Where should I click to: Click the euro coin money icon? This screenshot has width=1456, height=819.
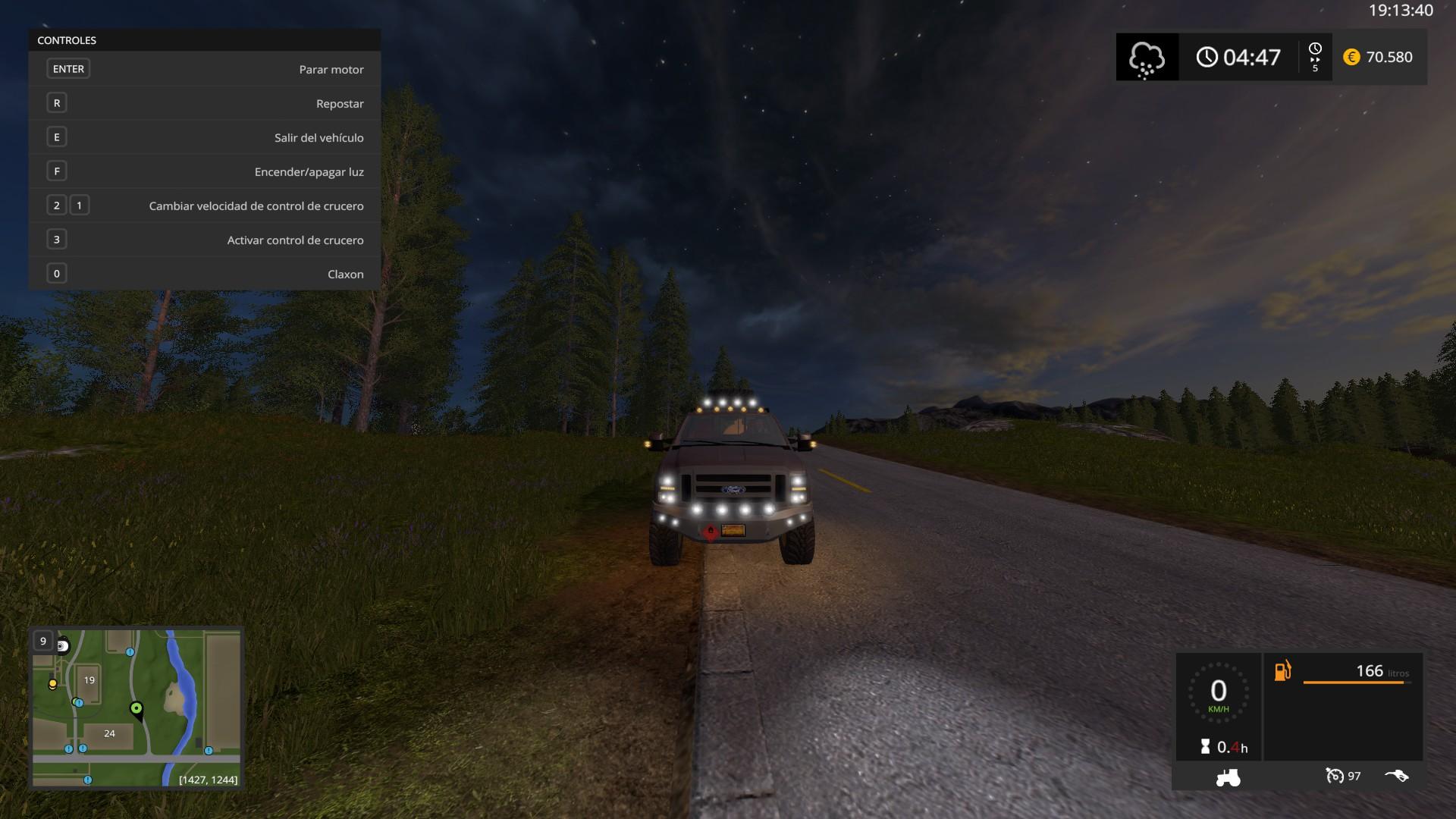[1351, 57]
